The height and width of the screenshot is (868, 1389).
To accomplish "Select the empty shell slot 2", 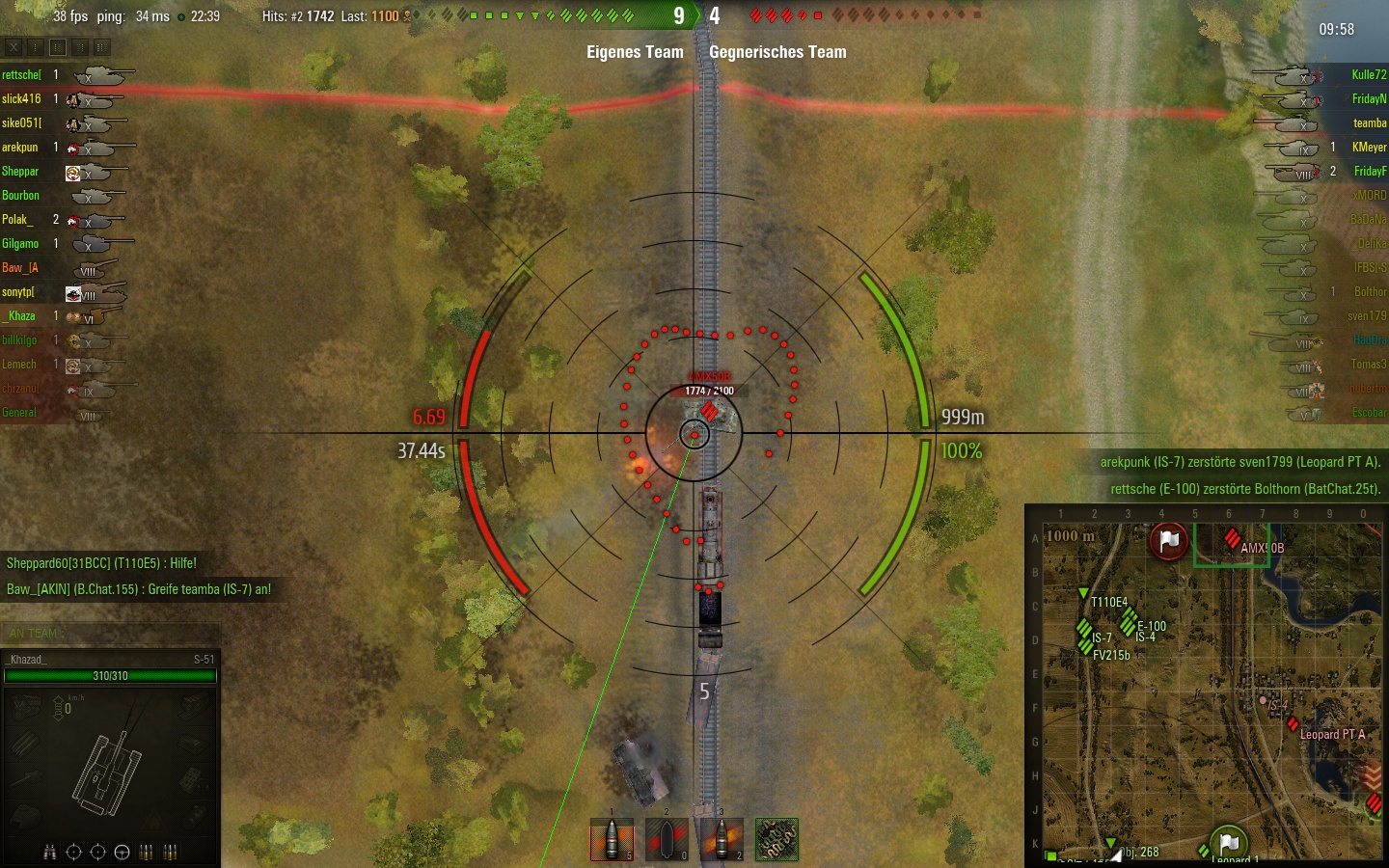I will point(667,839).
